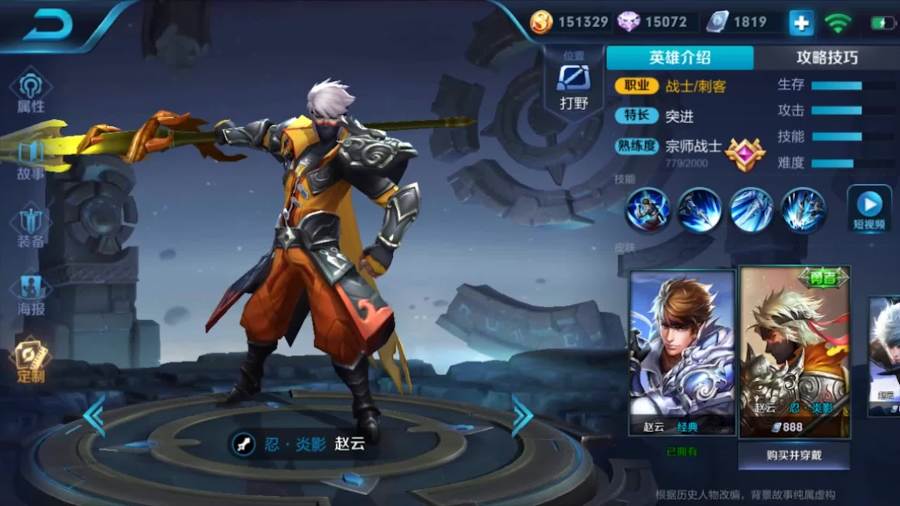The image size is (900, 506).
Task: View the third skill icon
Action: pyautogui.click(x=751, y=210)
